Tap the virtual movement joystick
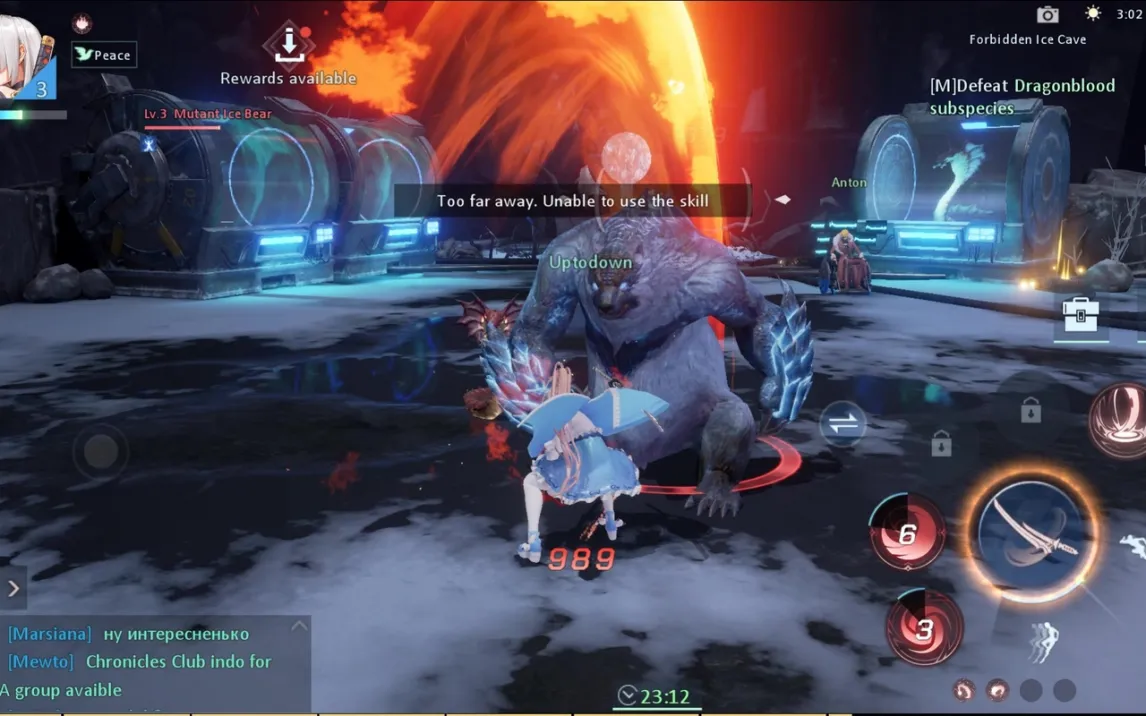 [101, 452]
